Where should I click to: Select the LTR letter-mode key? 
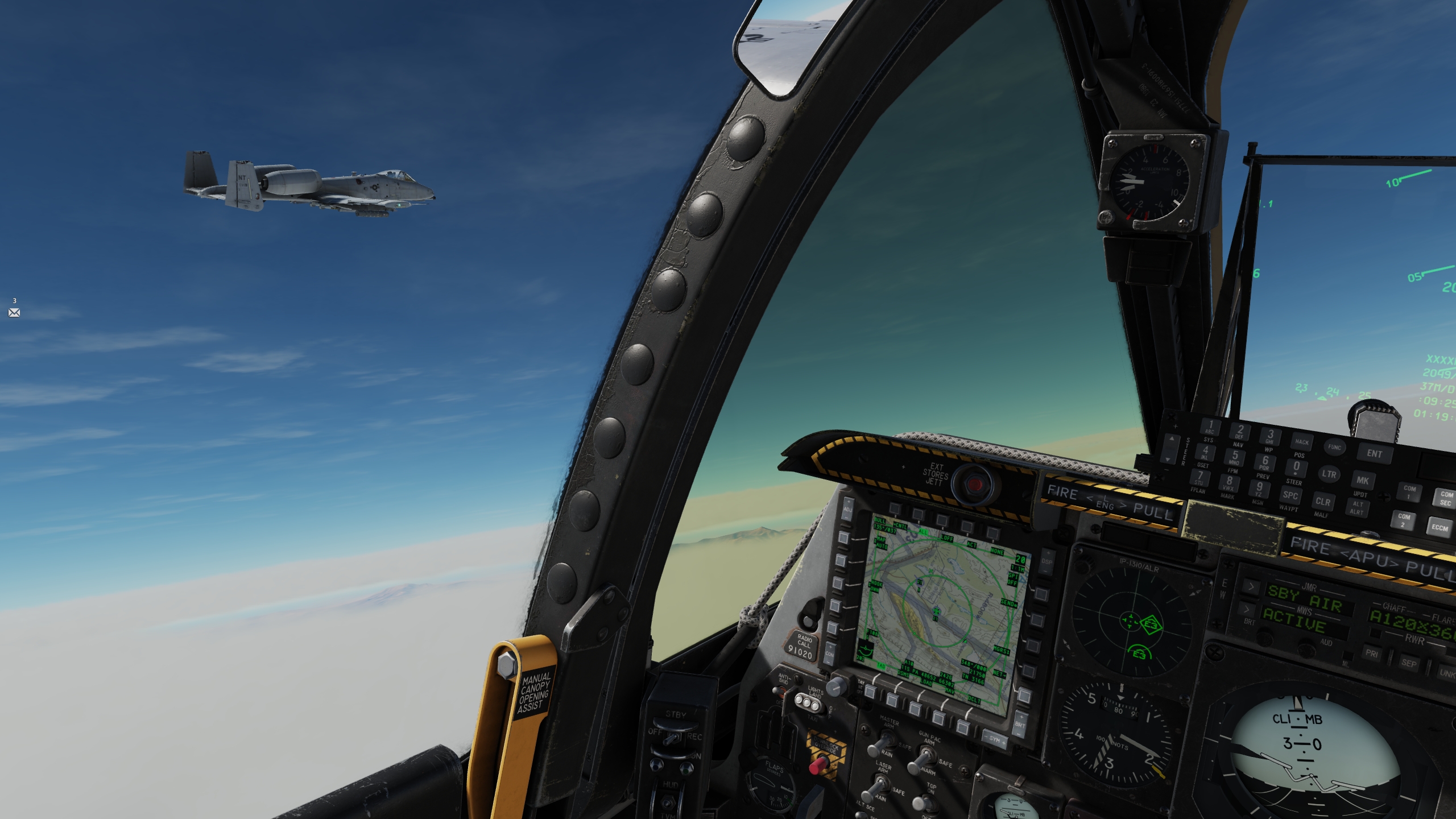[1329, 474]
